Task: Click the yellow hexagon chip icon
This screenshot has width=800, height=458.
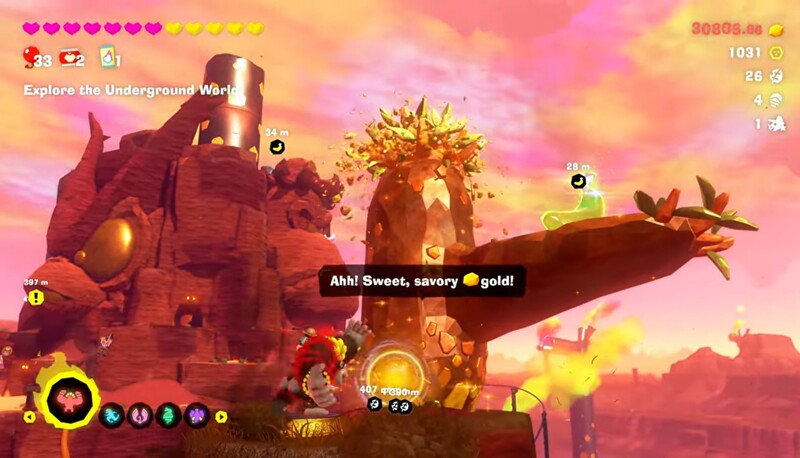Action: 775,52
